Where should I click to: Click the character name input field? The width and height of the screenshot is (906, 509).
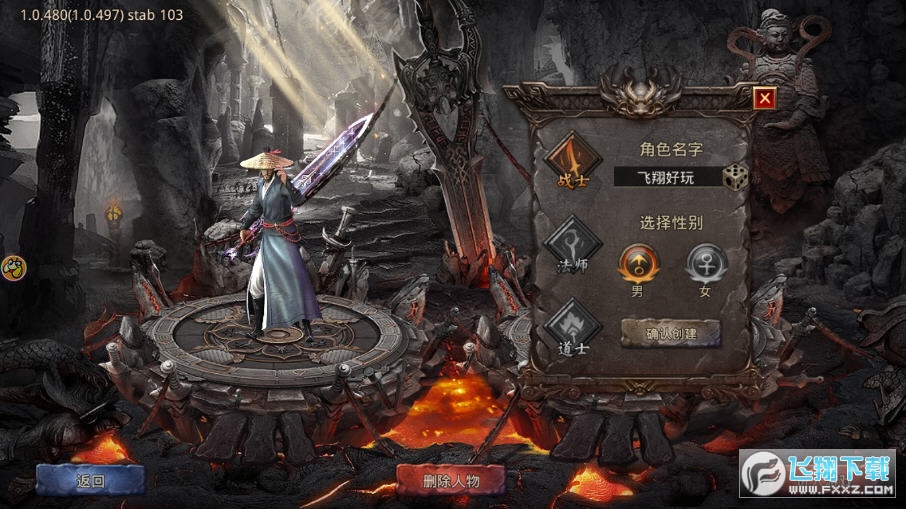coord(679,178)
